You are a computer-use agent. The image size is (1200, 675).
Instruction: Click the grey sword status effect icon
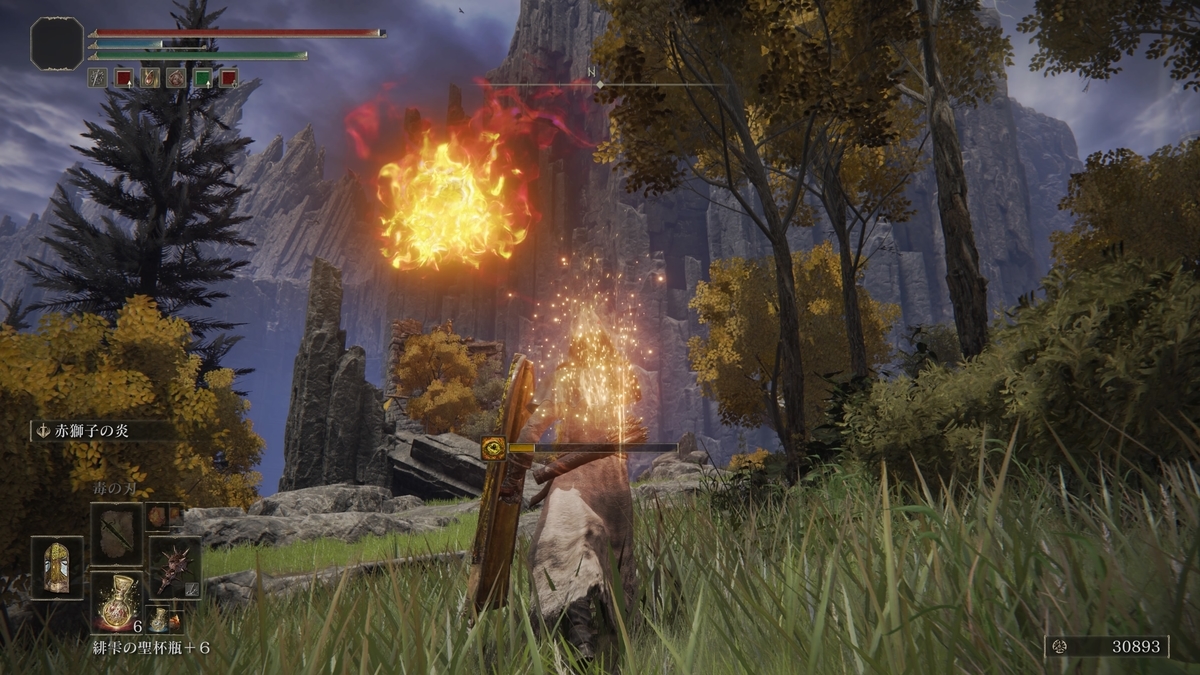tap(97, 78)
